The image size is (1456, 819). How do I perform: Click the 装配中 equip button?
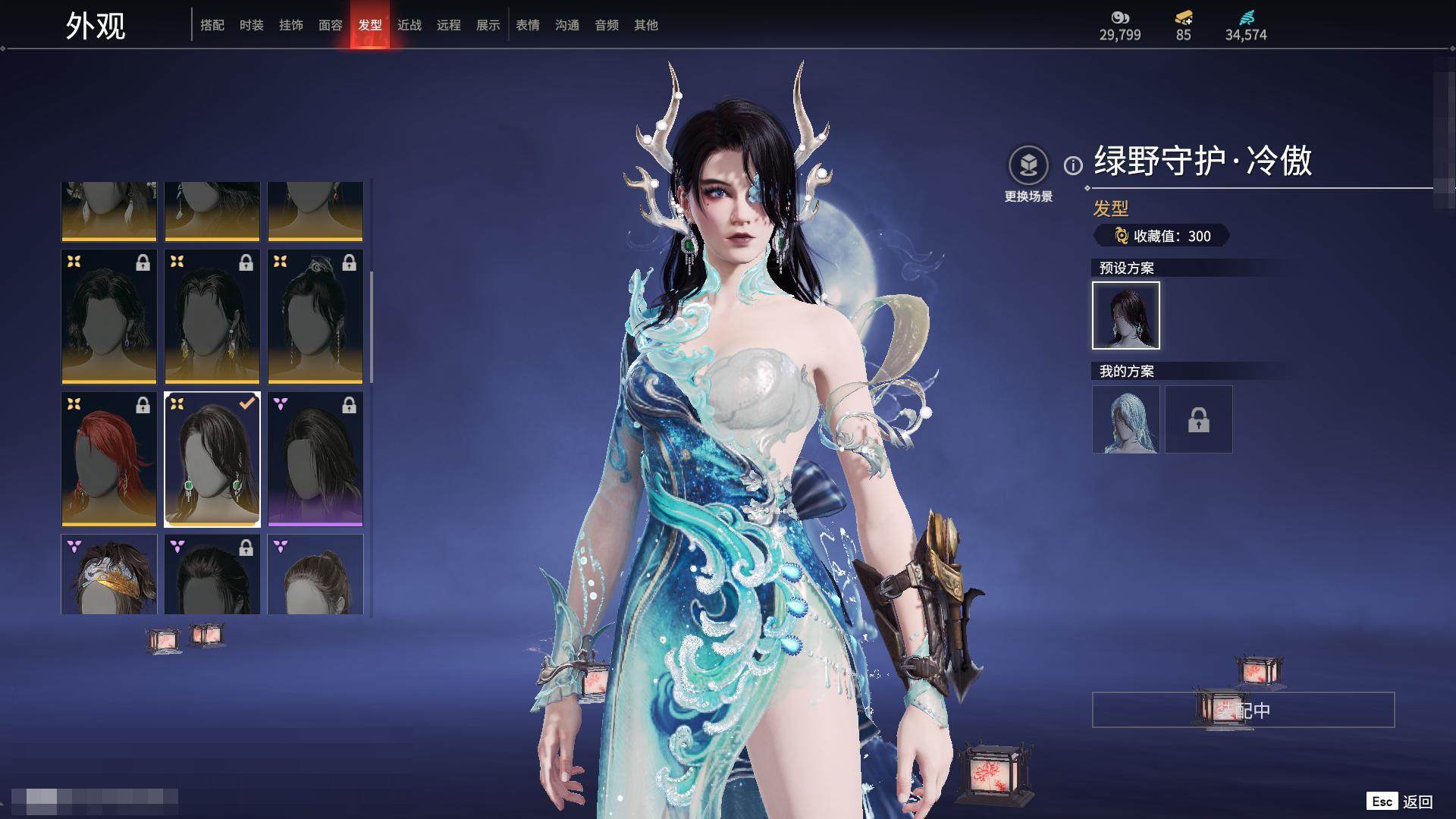click(x=1243, y=710)
